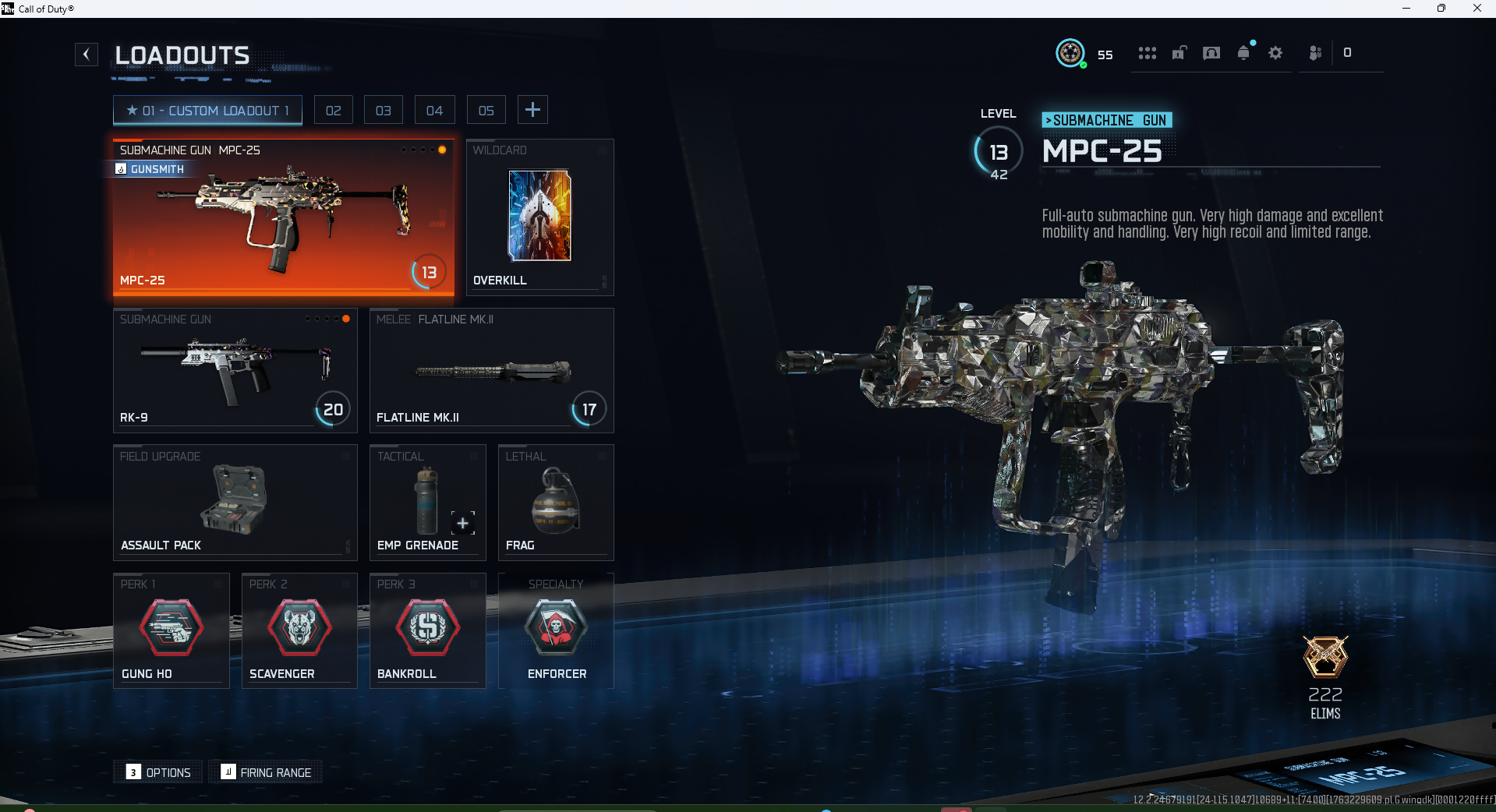Viewport: 1496px width, 812px height.
Task: Open the Flatline MK.II melee slot
Action: (491, 370)
